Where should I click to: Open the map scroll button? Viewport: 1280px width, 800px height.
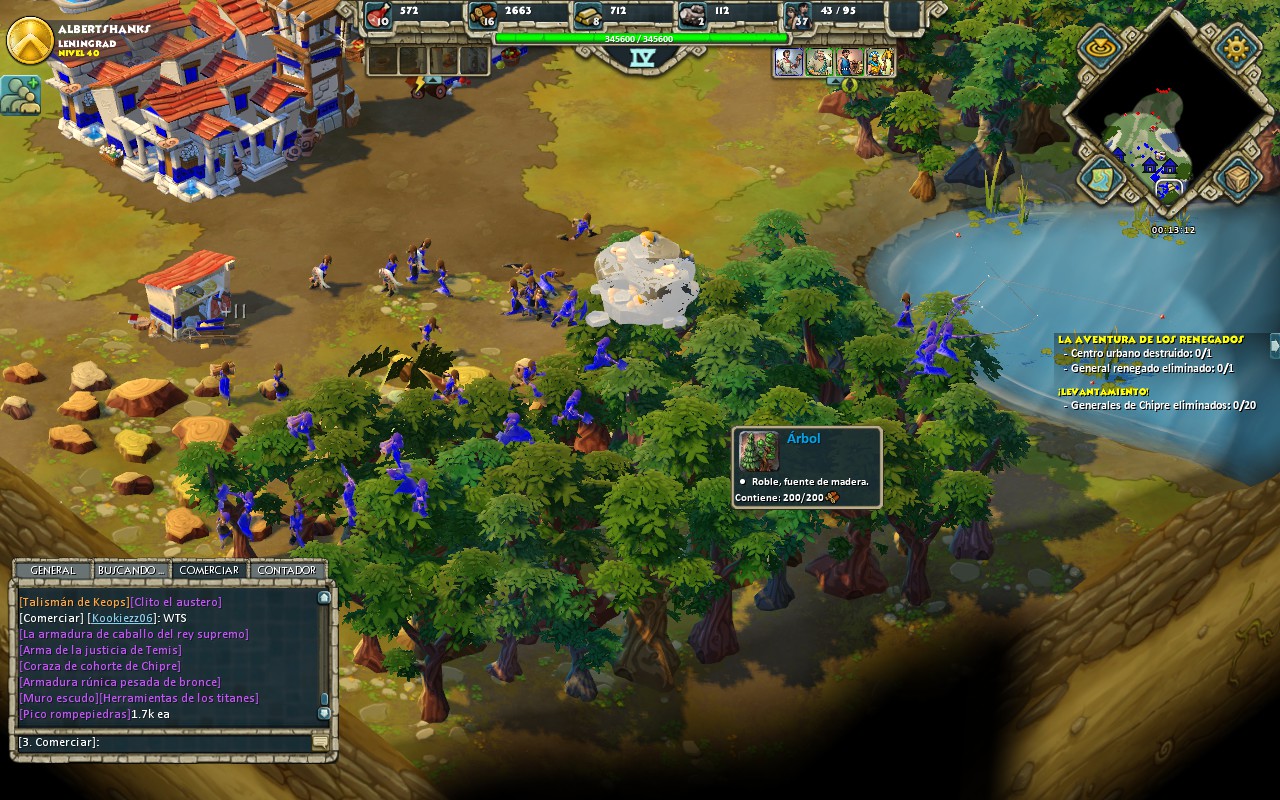tap(1100, 178)
